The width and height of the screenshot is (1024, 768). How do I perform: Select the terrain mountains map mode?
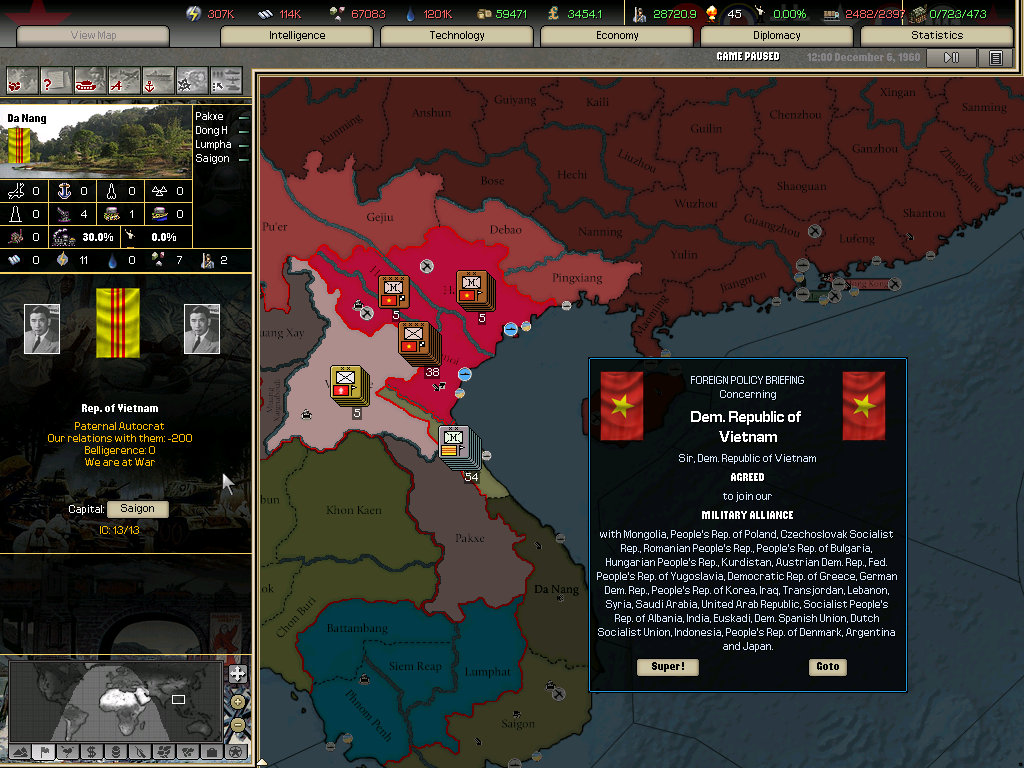pos(19,751)
